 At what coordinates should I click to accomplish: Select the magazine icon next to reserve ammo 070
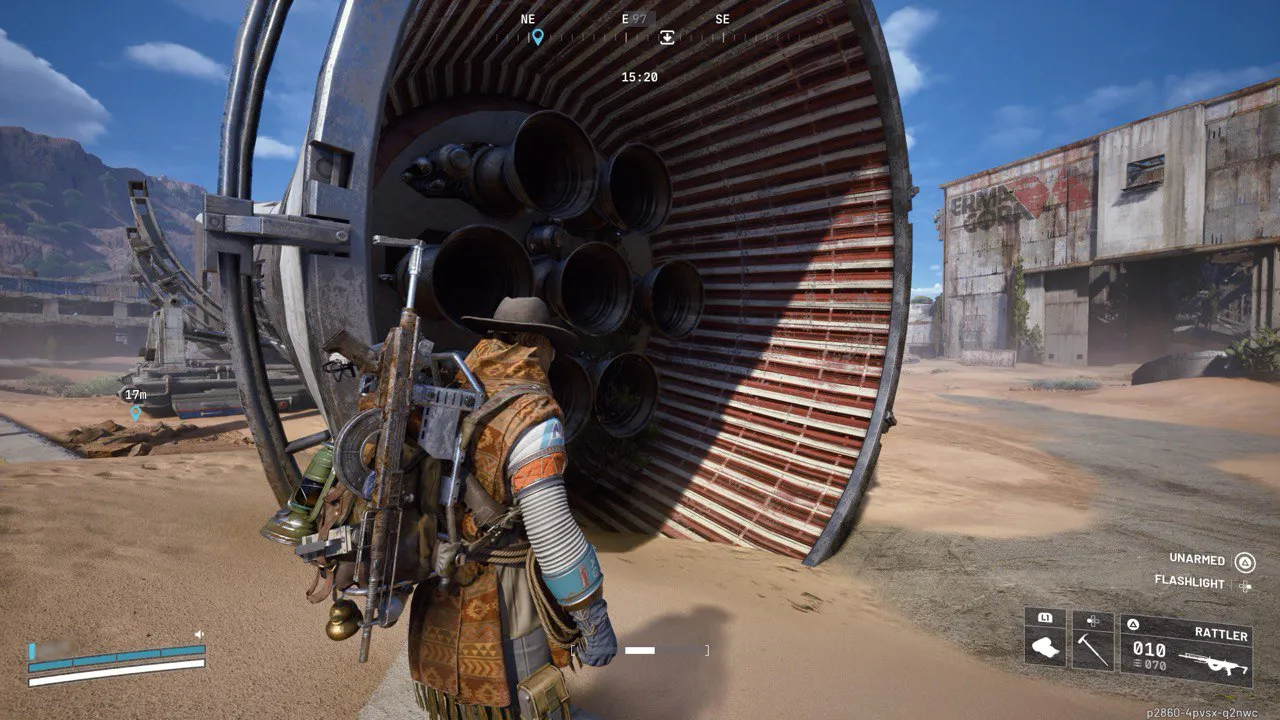[1136, 662]
